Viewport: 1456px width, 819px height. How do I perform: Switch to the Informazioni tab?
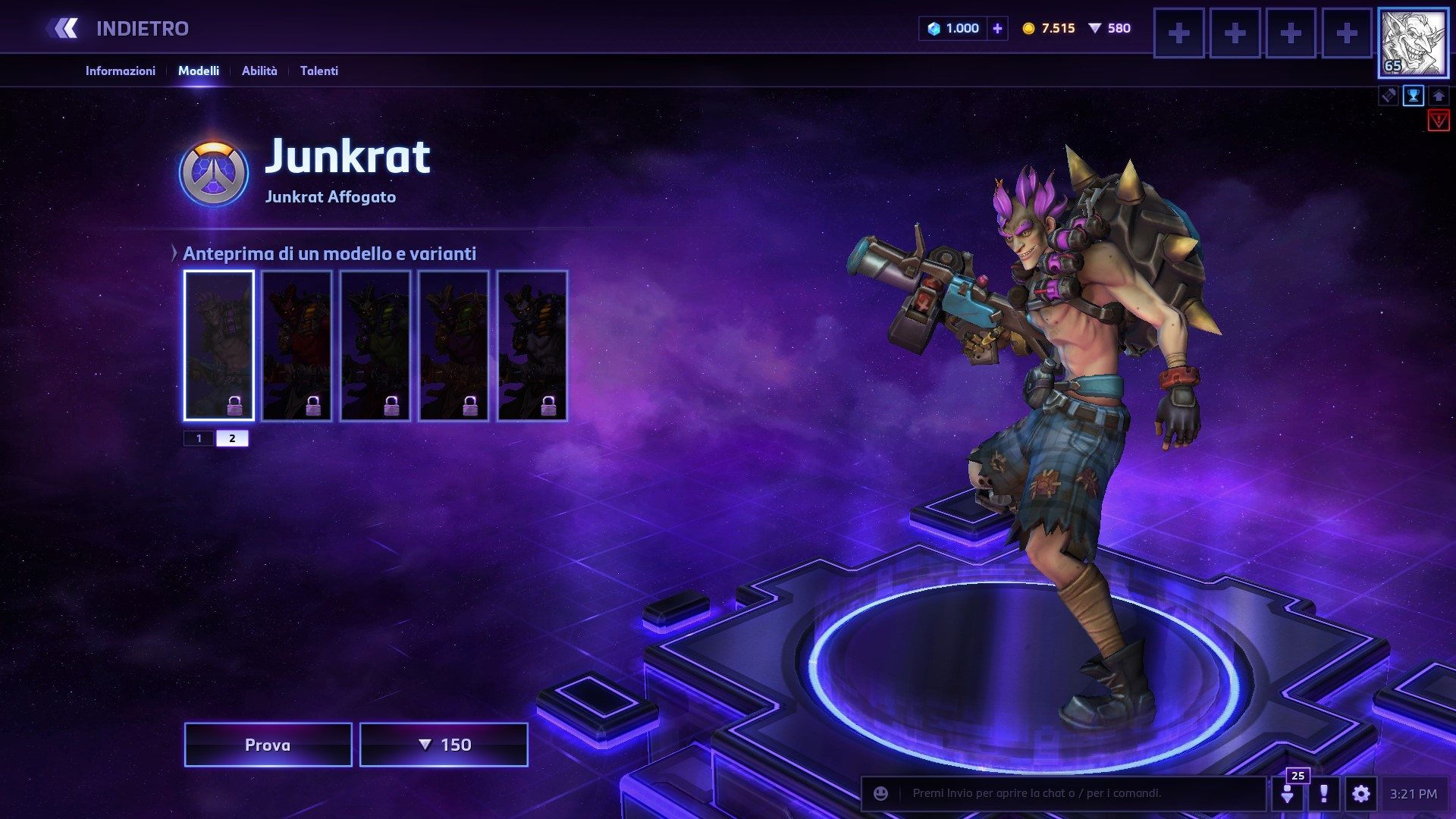click(x=120, y=71)
